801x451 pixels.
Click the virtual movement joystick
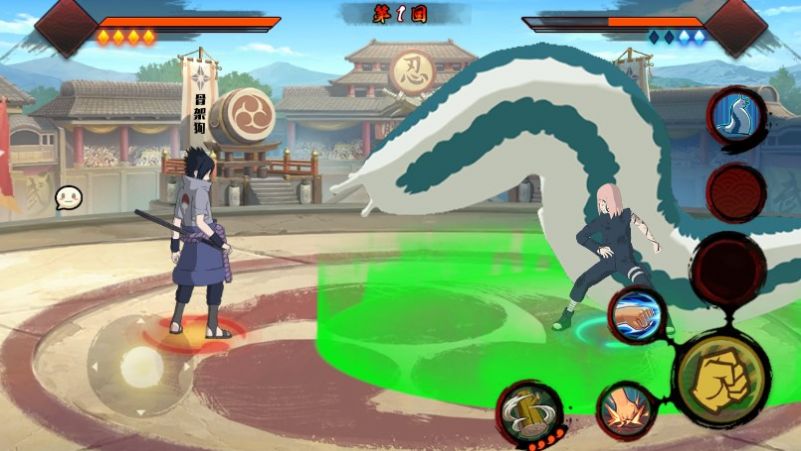[x=141, y=367]
